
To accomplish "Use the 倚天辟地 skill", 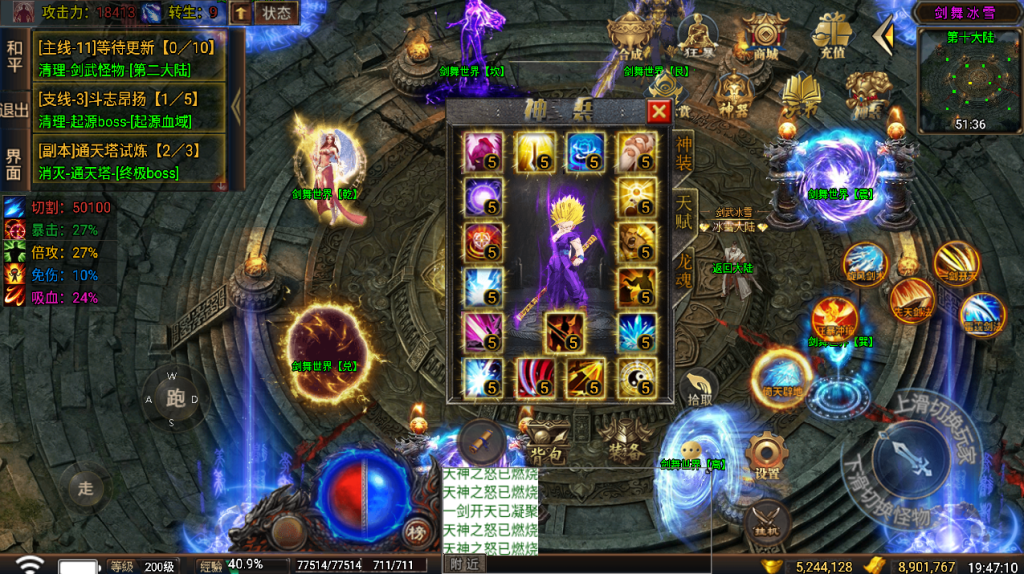I will coord(782,377).
